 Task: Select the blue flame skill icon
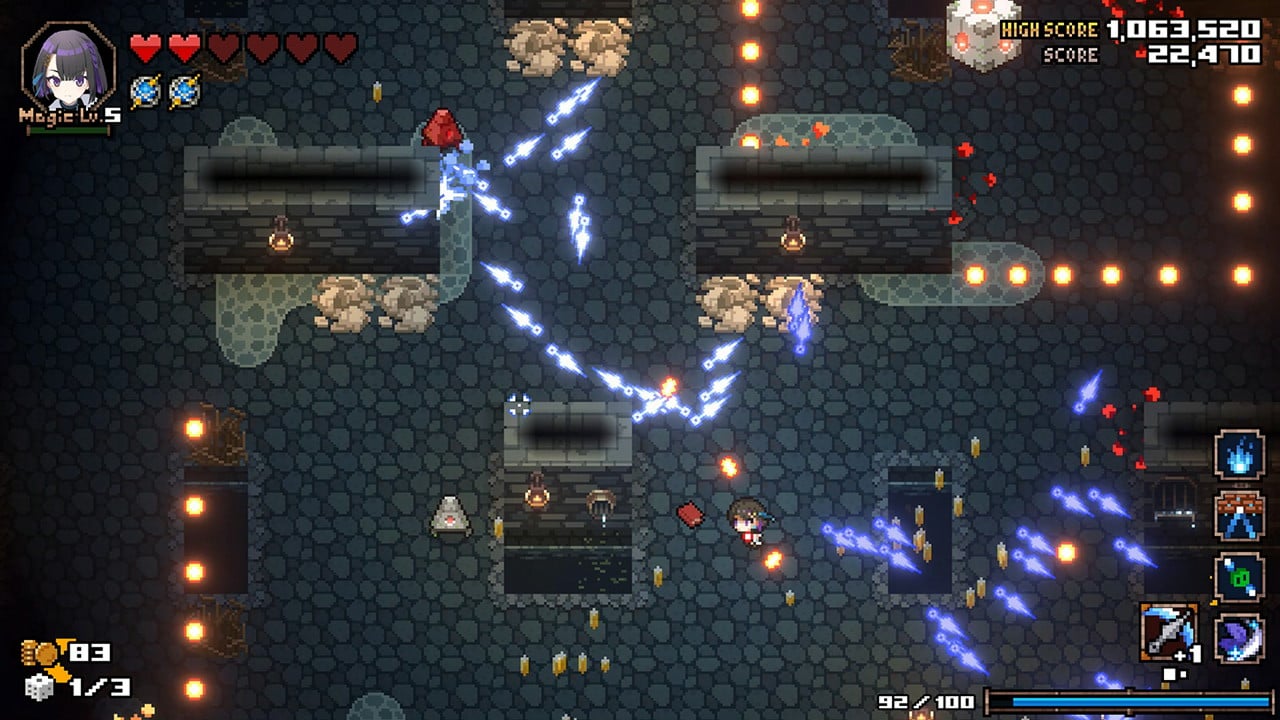click(1239, 455)
